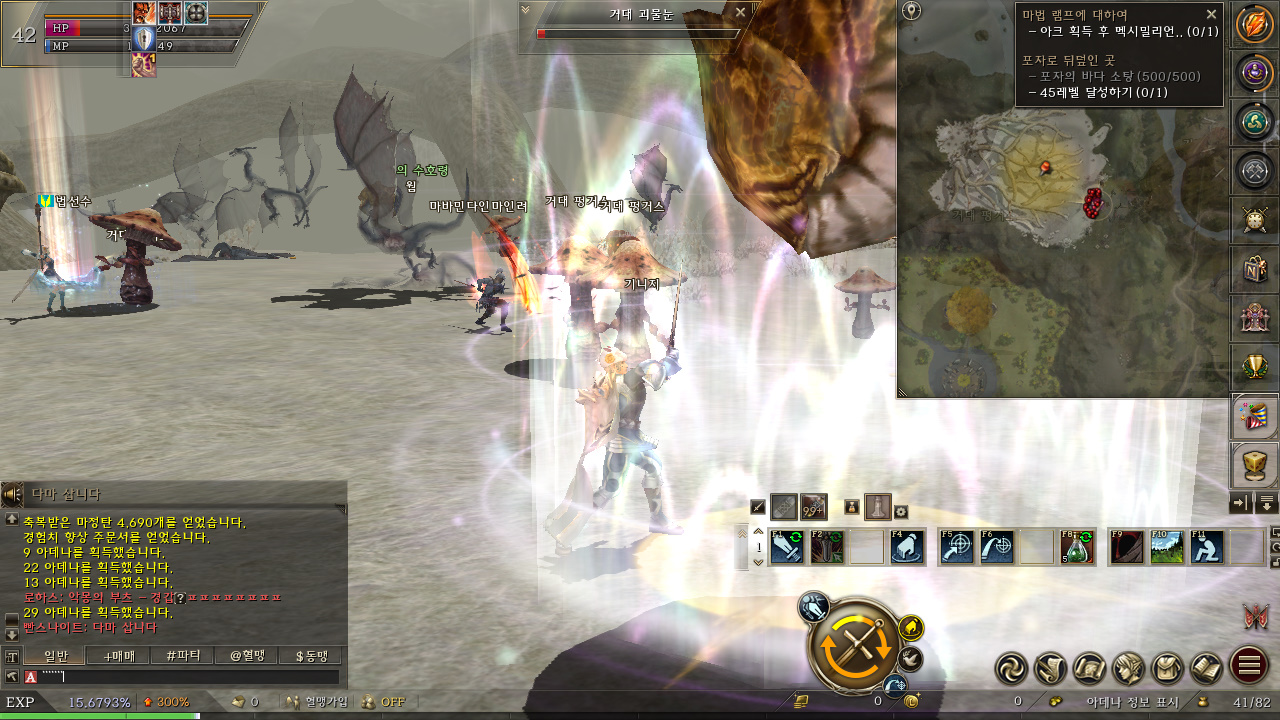Switch to the 일반 chat tab
The width and height of the screenshot is (1280, 720).
point(59,656)
